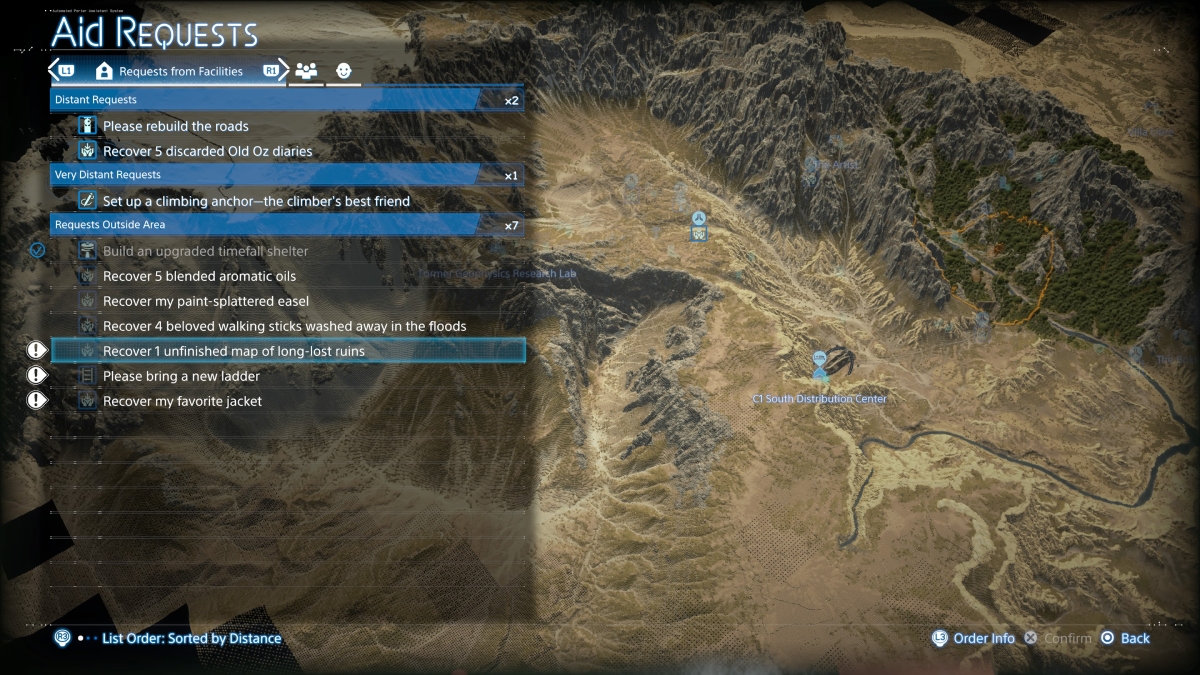Select "Recover my favorite jacket" request

click(182, 401)
